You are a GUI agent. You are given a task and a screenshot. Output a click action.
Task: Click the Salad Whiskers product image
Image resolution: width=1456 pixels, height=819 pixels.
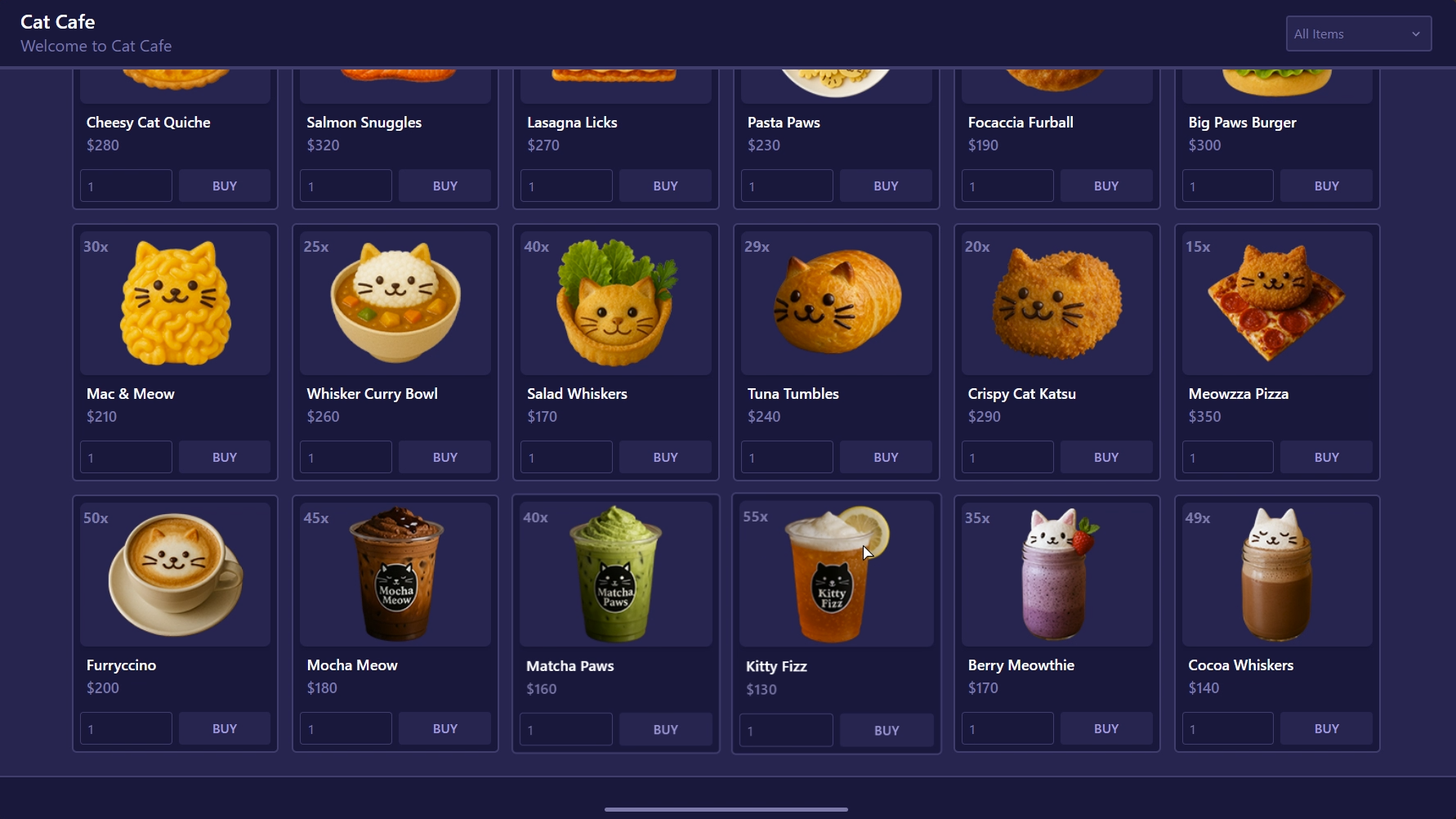[615, 302]
